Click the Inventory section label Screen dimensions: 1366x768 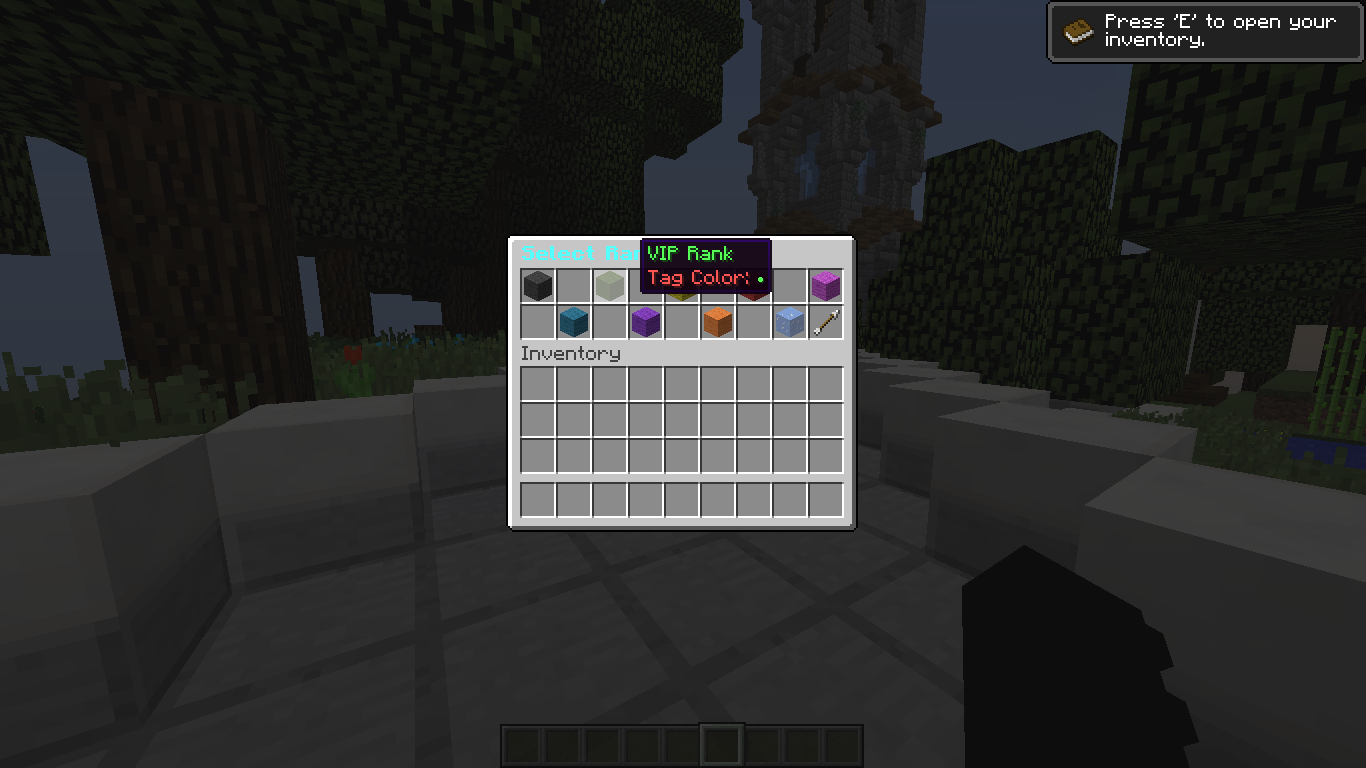570,353
